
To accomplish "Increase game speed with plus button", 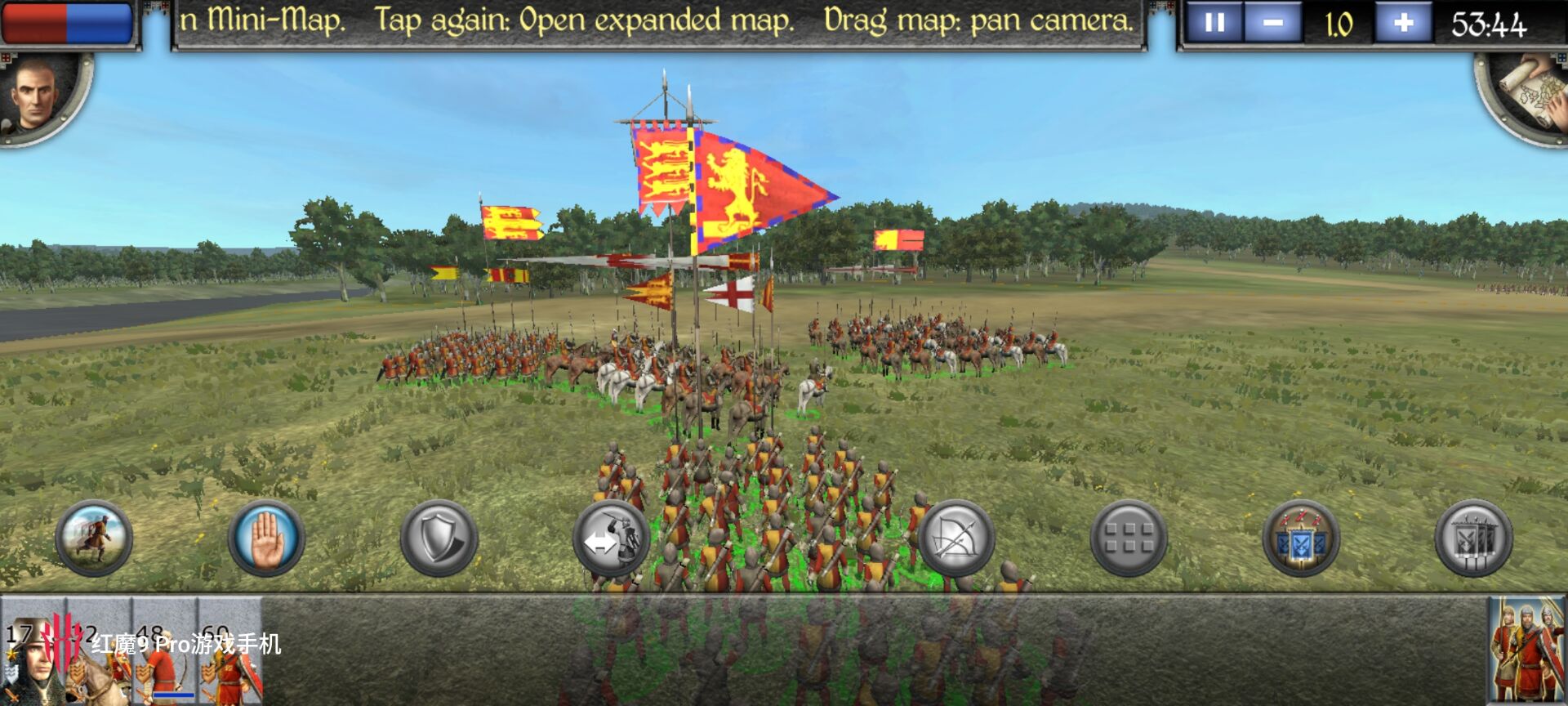I will coord(1403,23).
